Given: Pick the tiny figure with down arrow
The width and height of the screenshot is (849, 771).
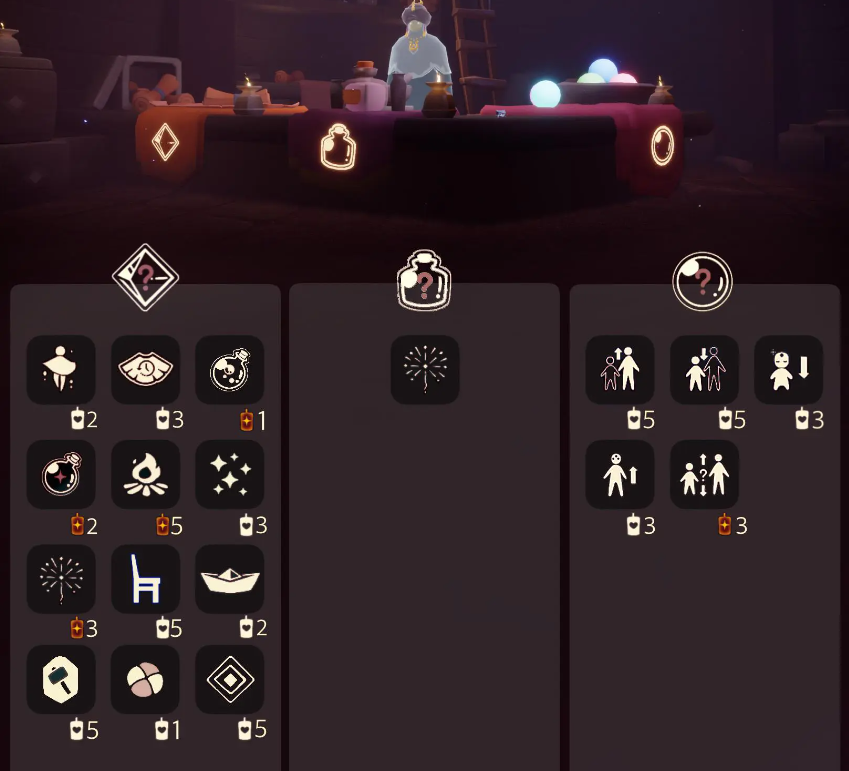Looking at the screenshot, I should [788, 370].
